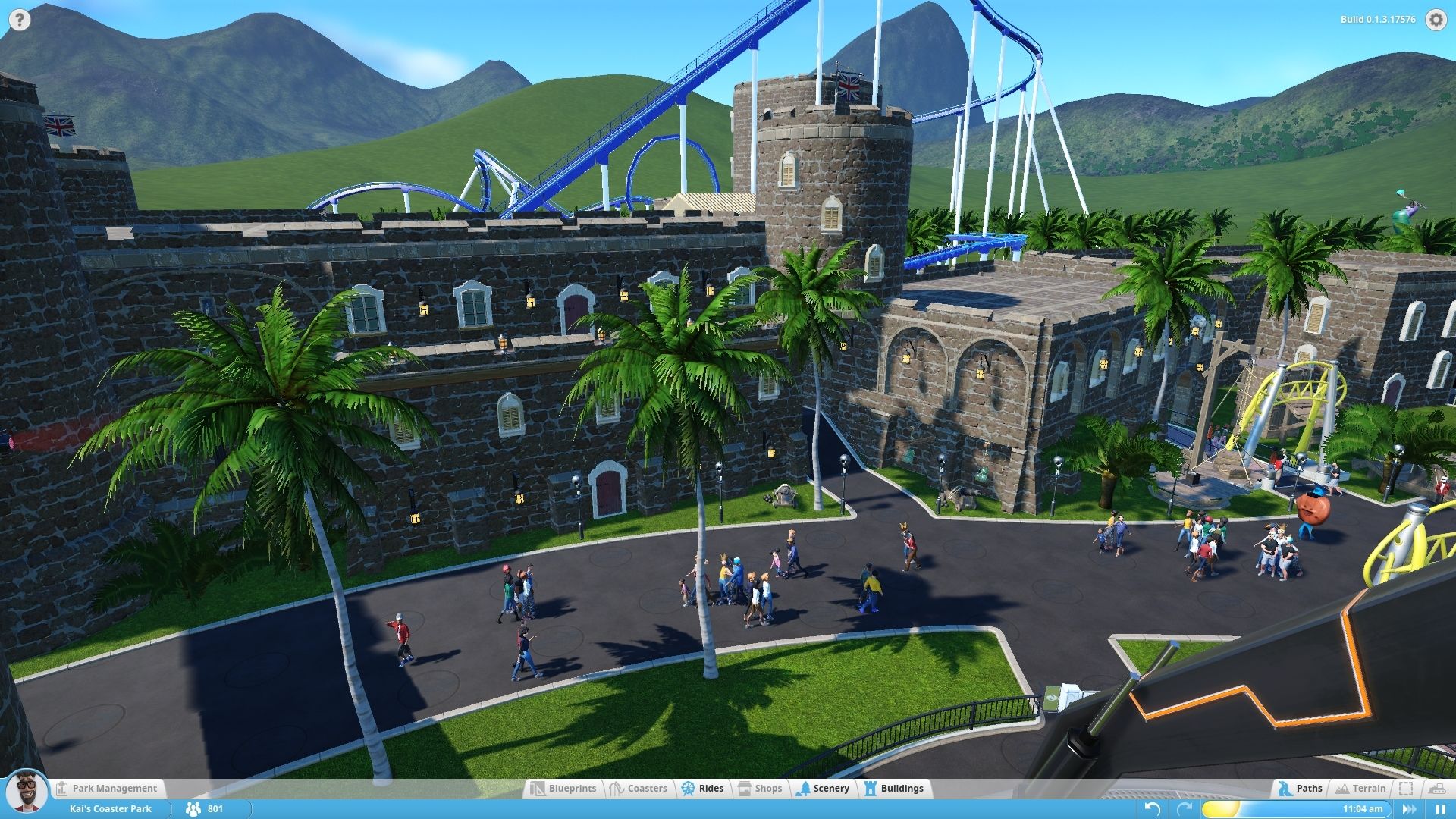Image resolution: width=1456 pixels, height=819 pixels.
Task: Activate the Paths tool
Action: click(1300, 789)
